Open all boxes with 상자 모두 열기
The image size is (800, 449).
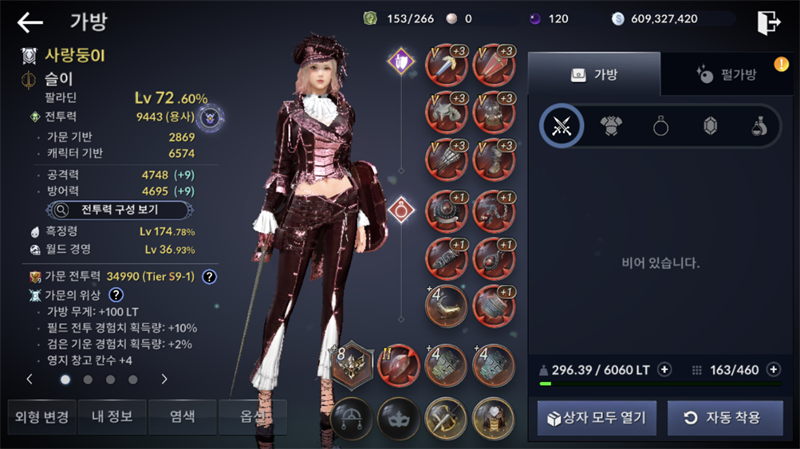(x=597, y=417)
